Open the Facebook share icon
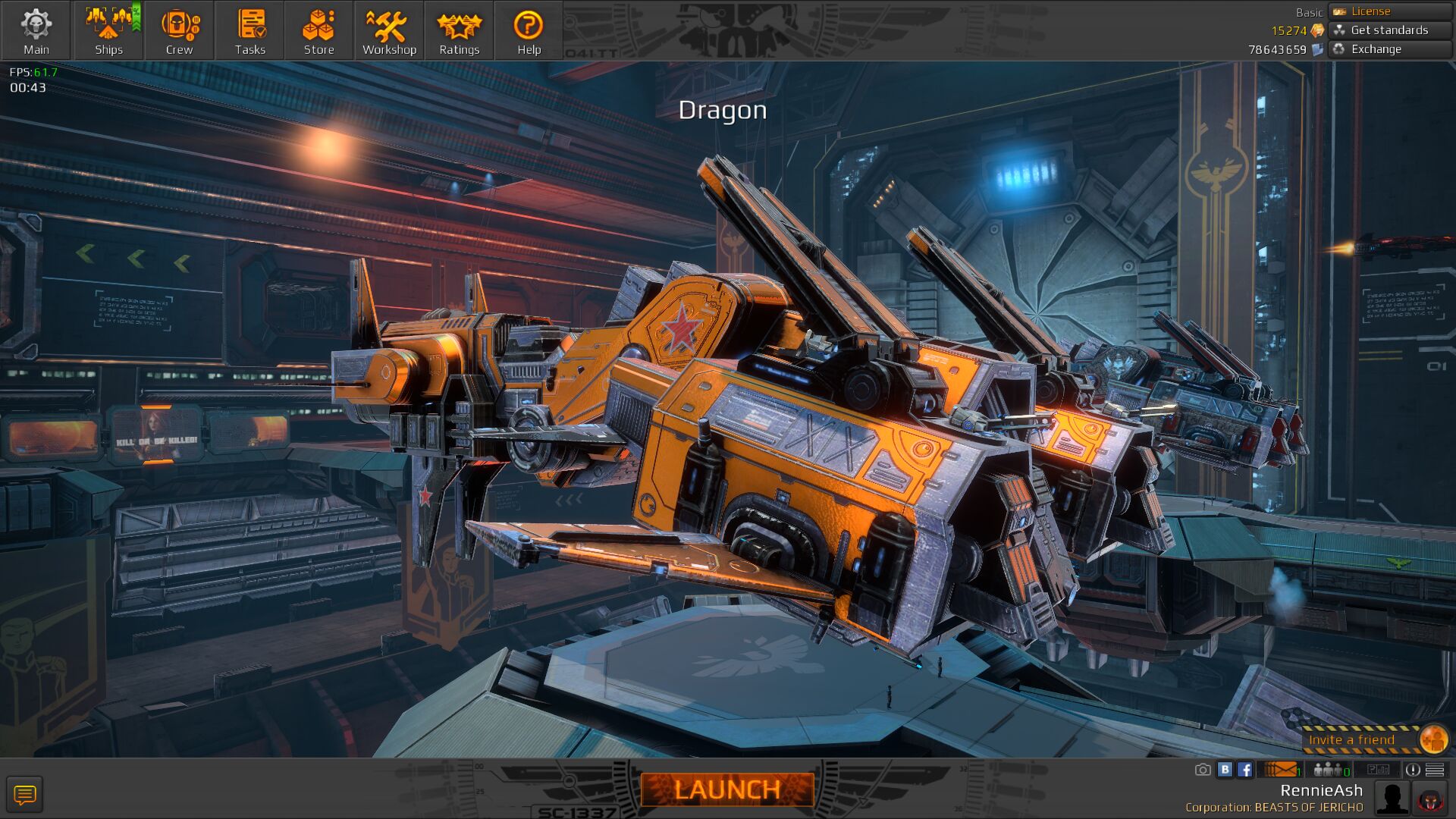The width and height of the screenshot is (1456, 819). [x=1245, y=770]
